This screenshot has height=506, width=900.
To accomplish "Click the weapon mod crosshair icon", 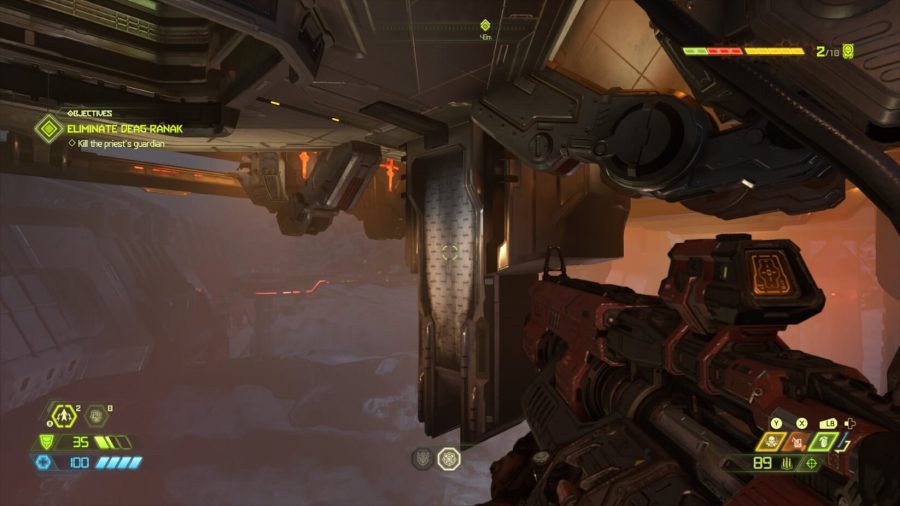I will click(x=811, y=463).
